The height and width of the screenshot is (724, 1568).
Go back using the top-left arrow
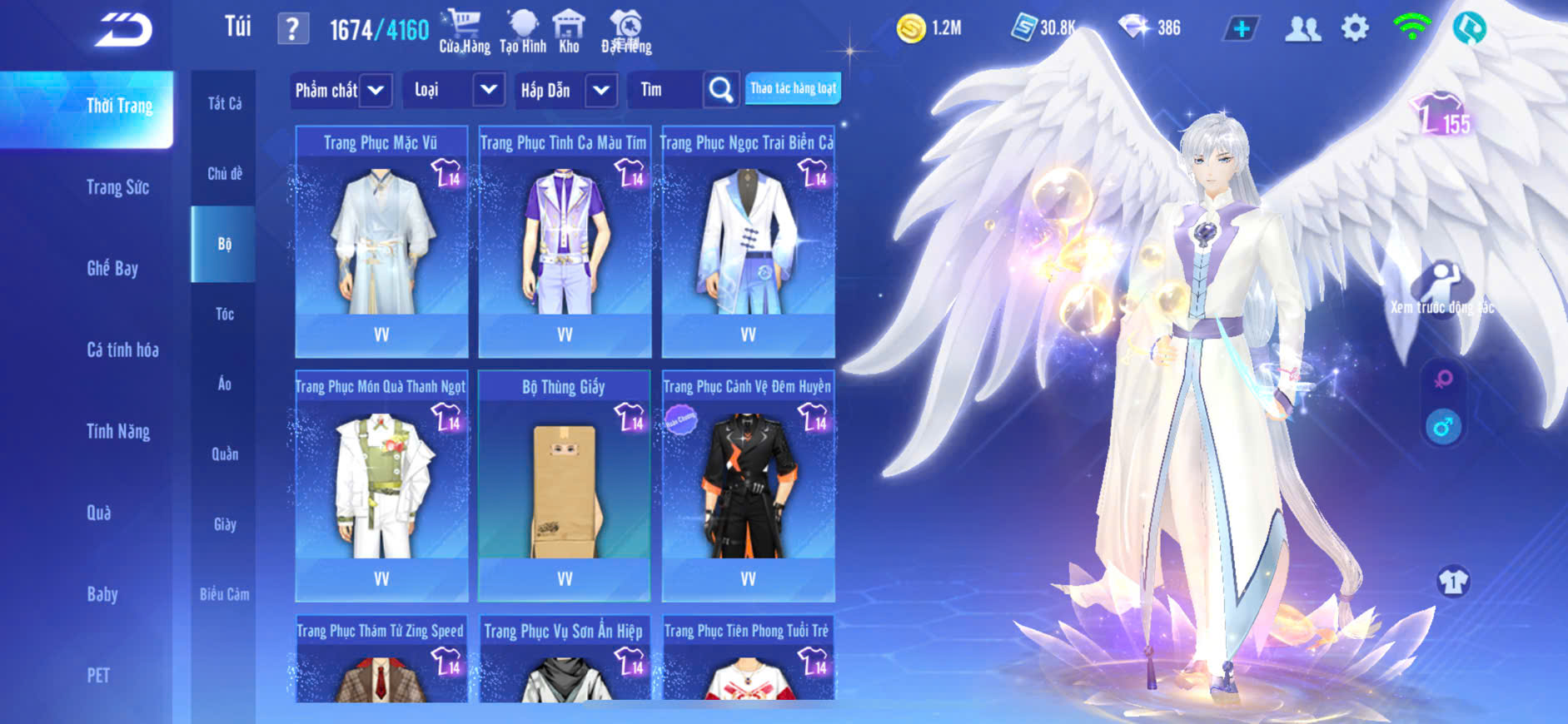point(123,30)
